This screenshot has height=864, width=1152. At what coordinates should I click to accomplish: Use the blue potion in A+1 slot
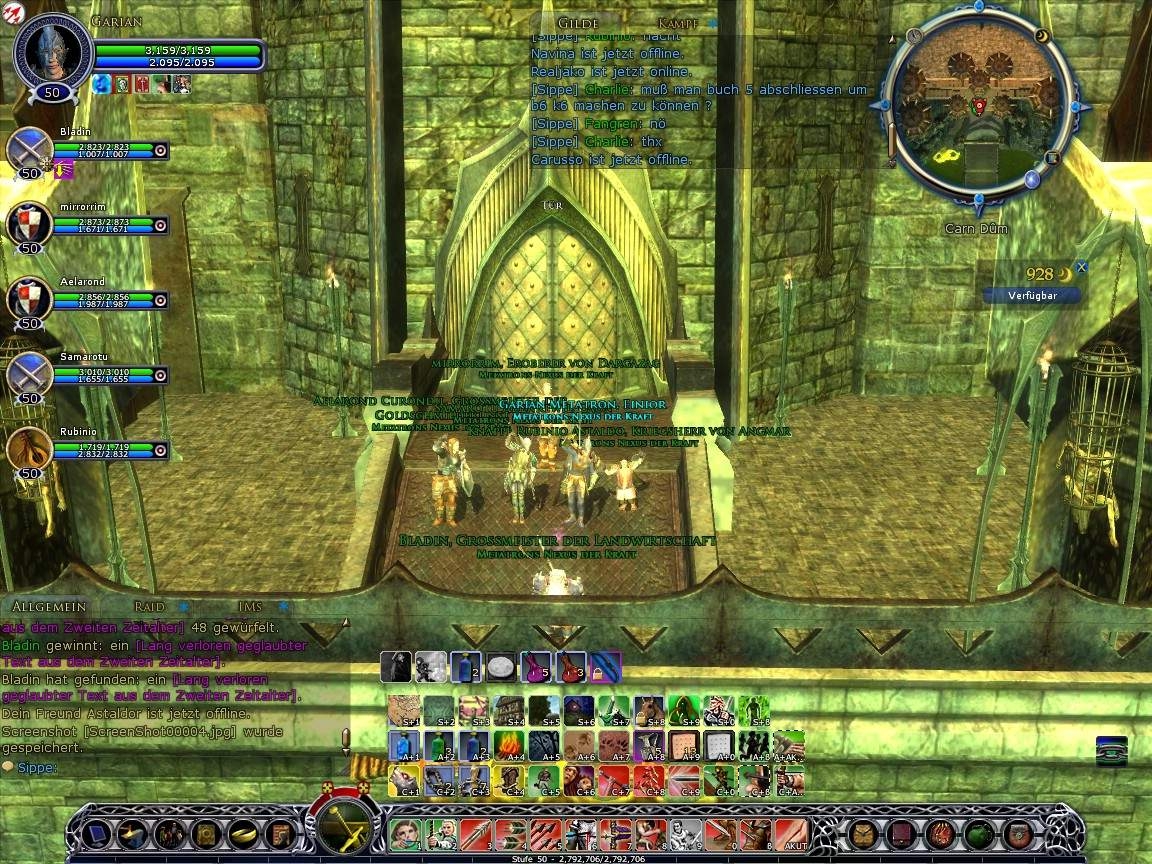click(404, 745)
